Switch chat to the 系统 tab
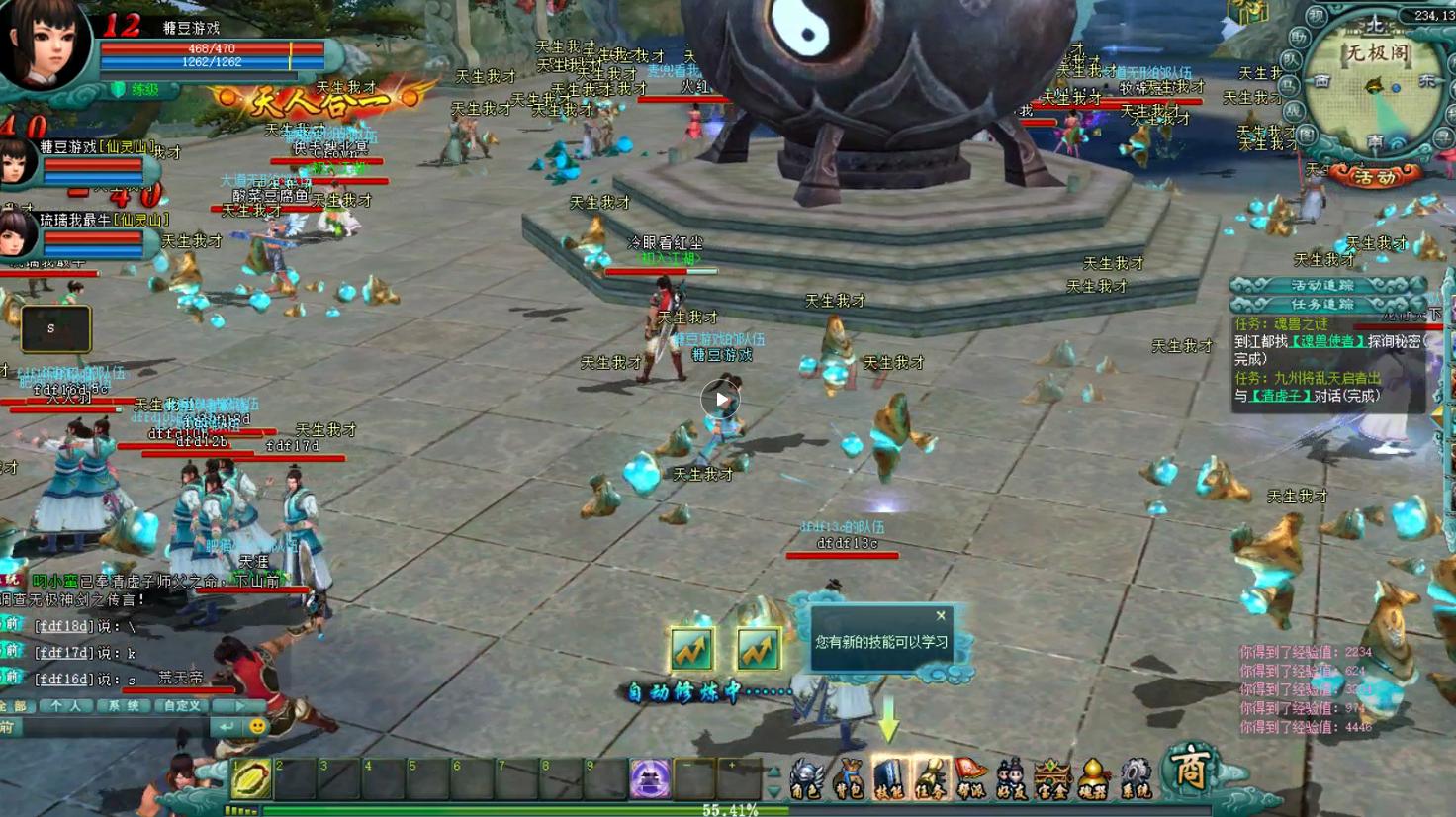The height and width of the screenshot is (817, 1456). coord(124,706)
